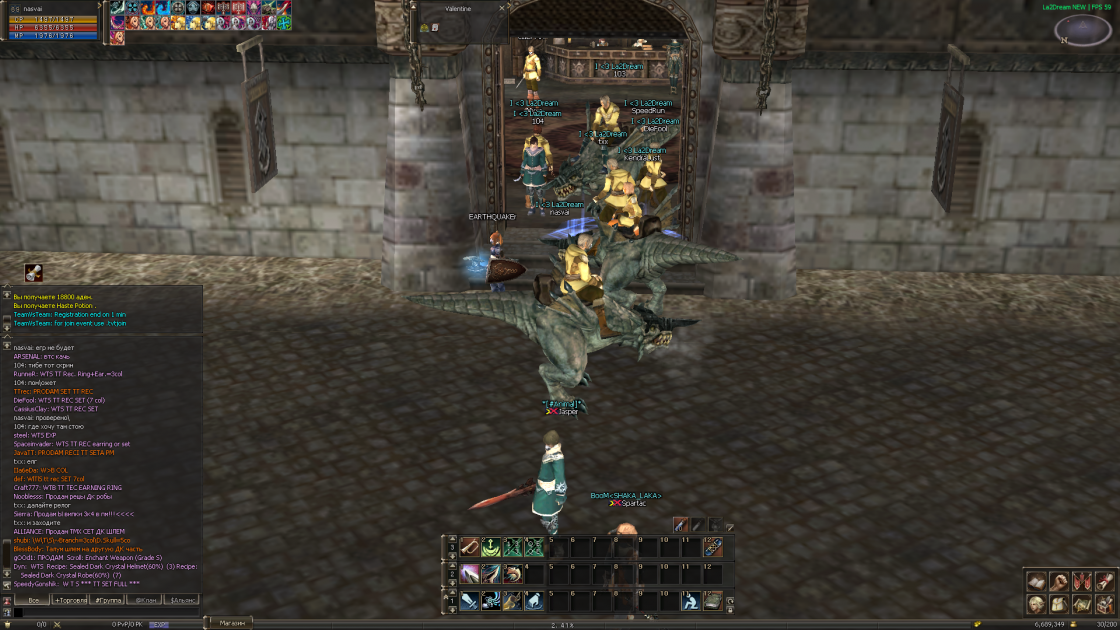The height and width of the screenshot is (630, 1120).
Task: Open the $Альянс alliance chat tab
Action: tap(182, 599)
